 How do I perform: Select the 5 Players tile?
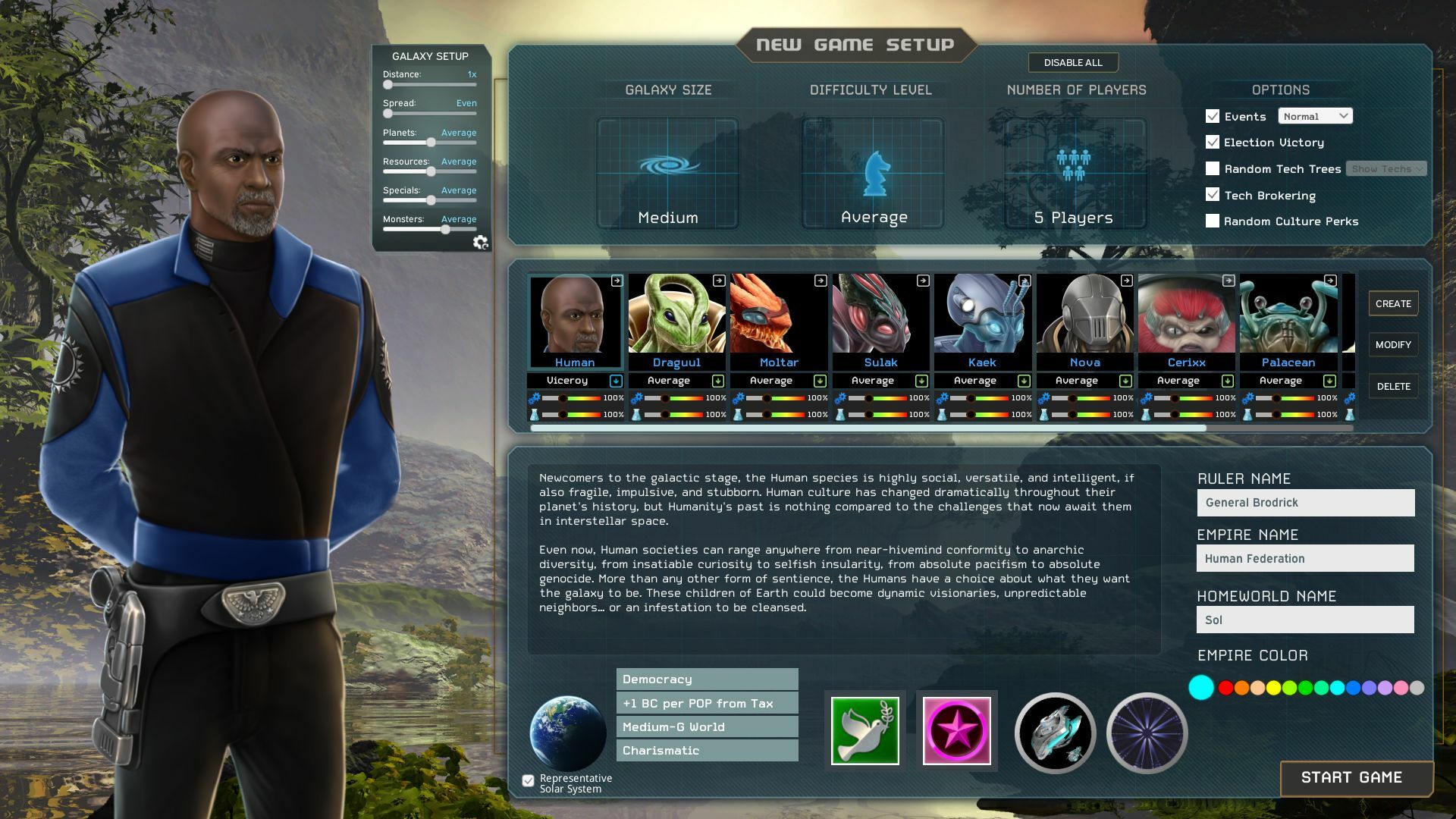pyautogui.click(x=1075, y=173)
